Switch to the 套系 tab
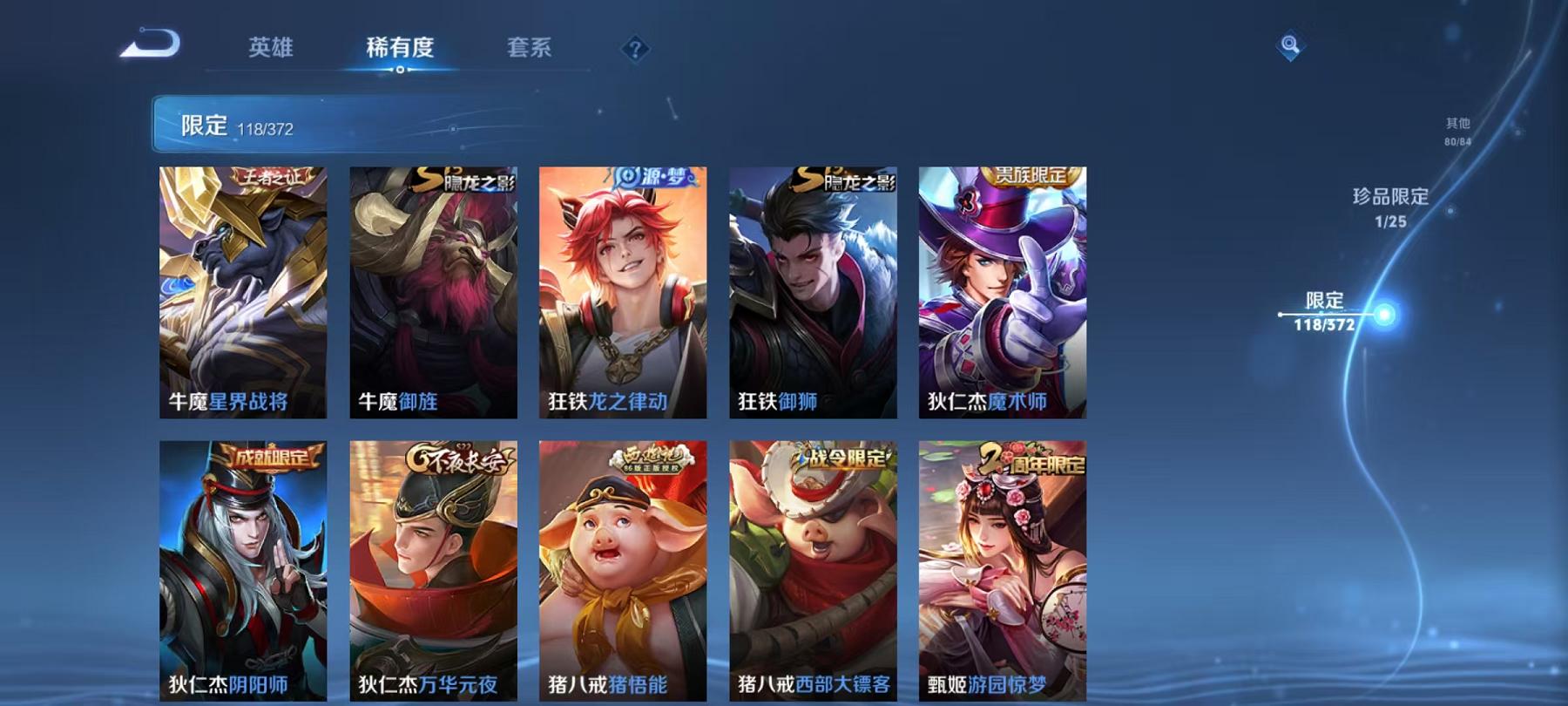 (530, 50)
